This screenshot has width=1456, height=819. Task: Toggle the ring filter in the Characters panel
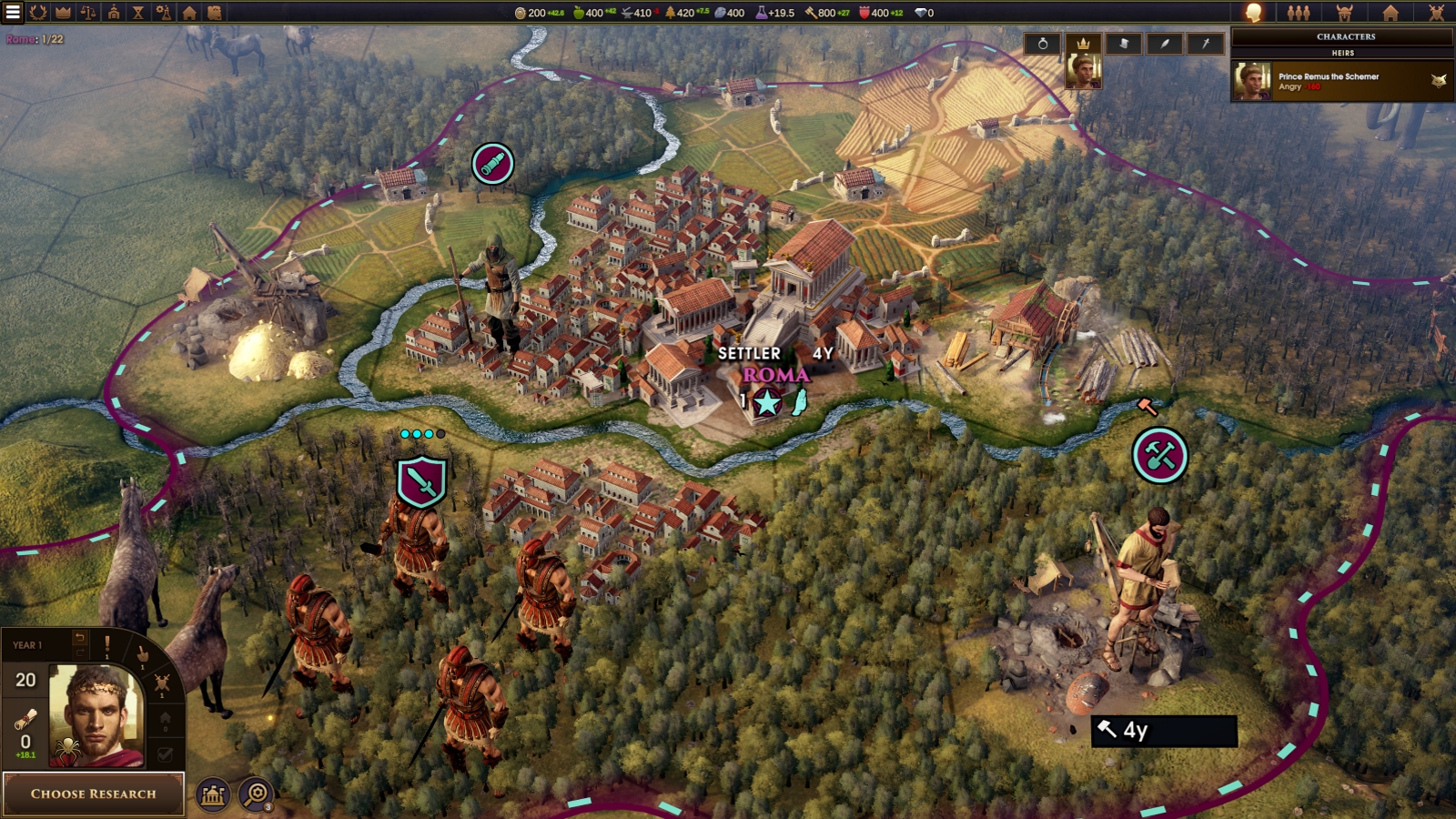point(1043,44)
